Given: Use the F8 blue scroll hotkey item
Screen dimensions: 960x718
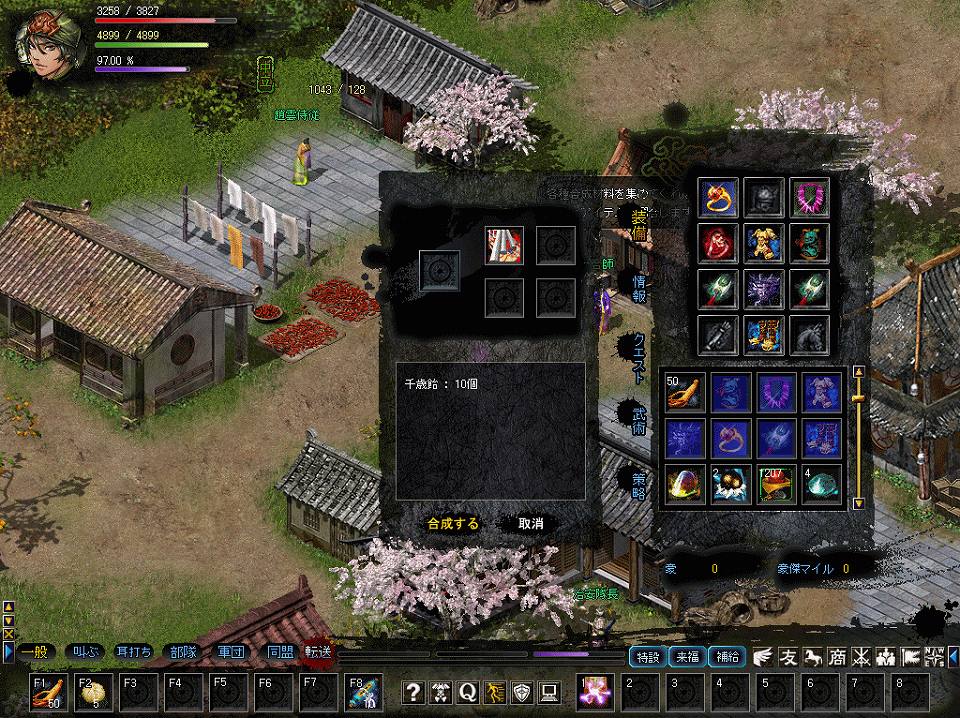Looking at the screenshot, I should (x=361, y=691).
